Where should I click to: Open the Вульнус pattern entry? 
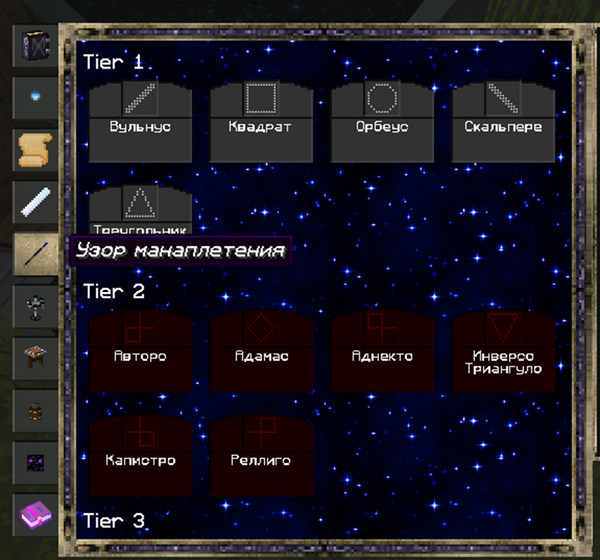pos(140,122)
